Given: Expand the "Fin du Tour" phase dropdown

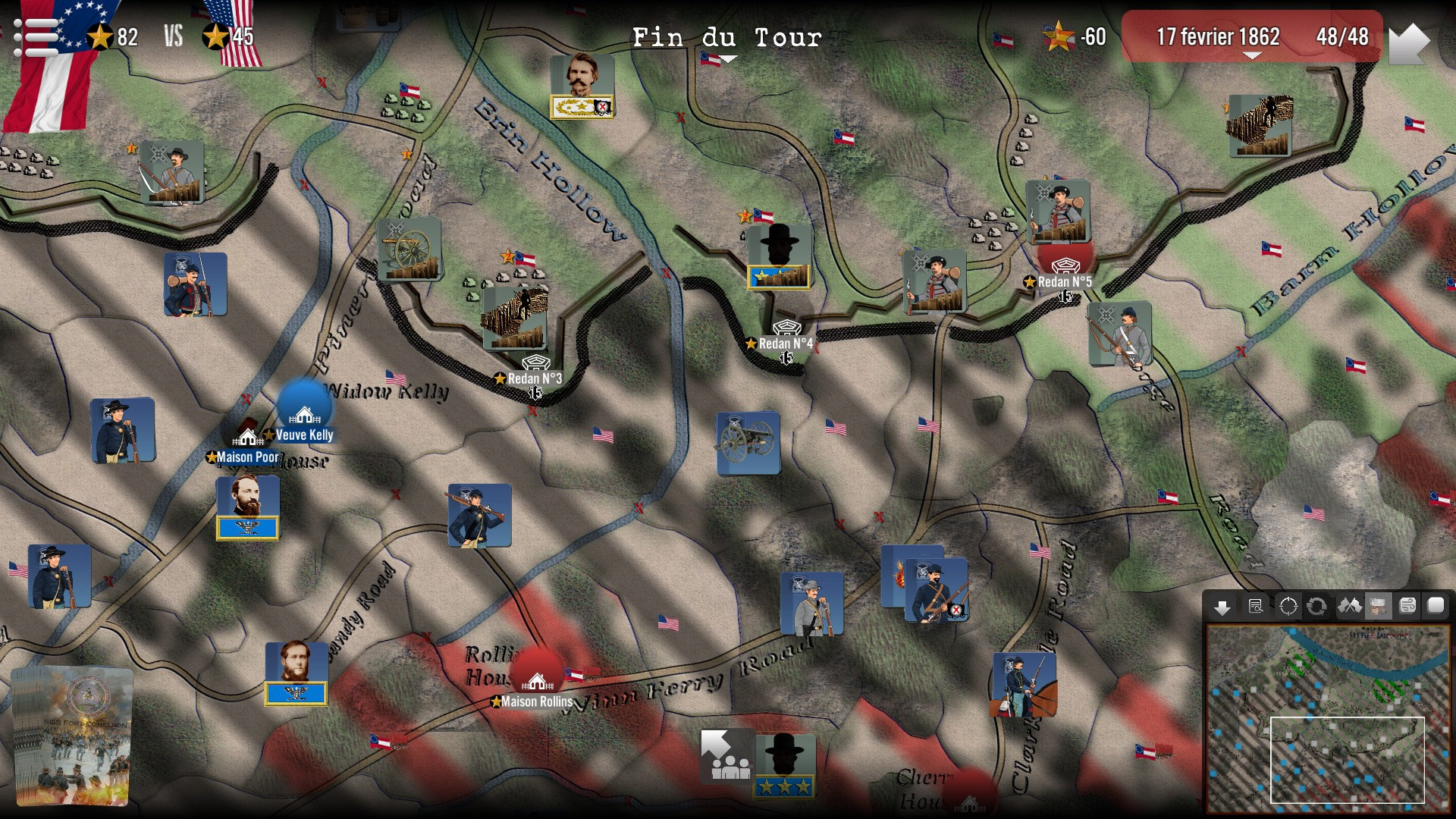Looking at the screenshot, I should pyautogui.click(x=726, y=39).
